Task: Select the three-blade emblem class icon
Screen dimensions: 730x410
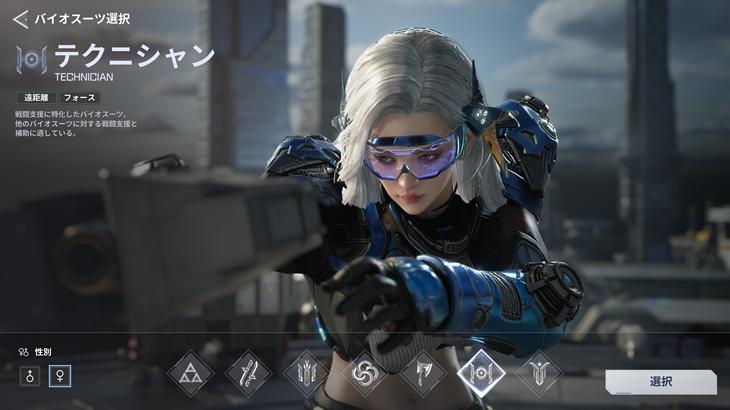Action: [306, 374]
